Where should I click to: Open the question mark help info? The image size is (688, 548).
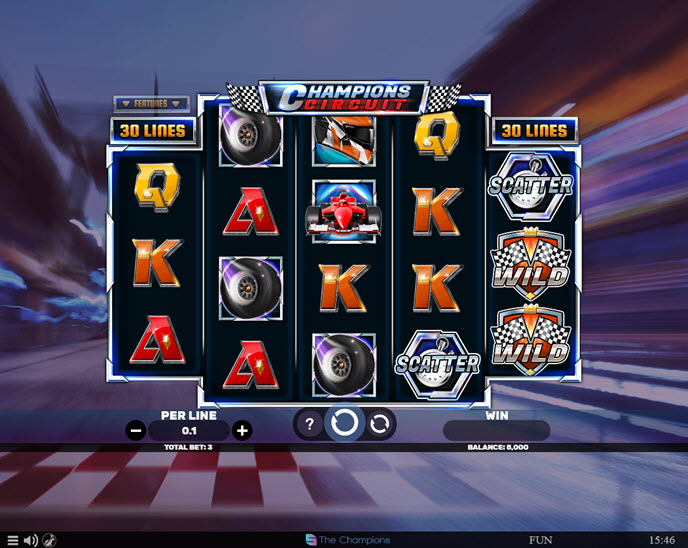click(x=310, y=425)
